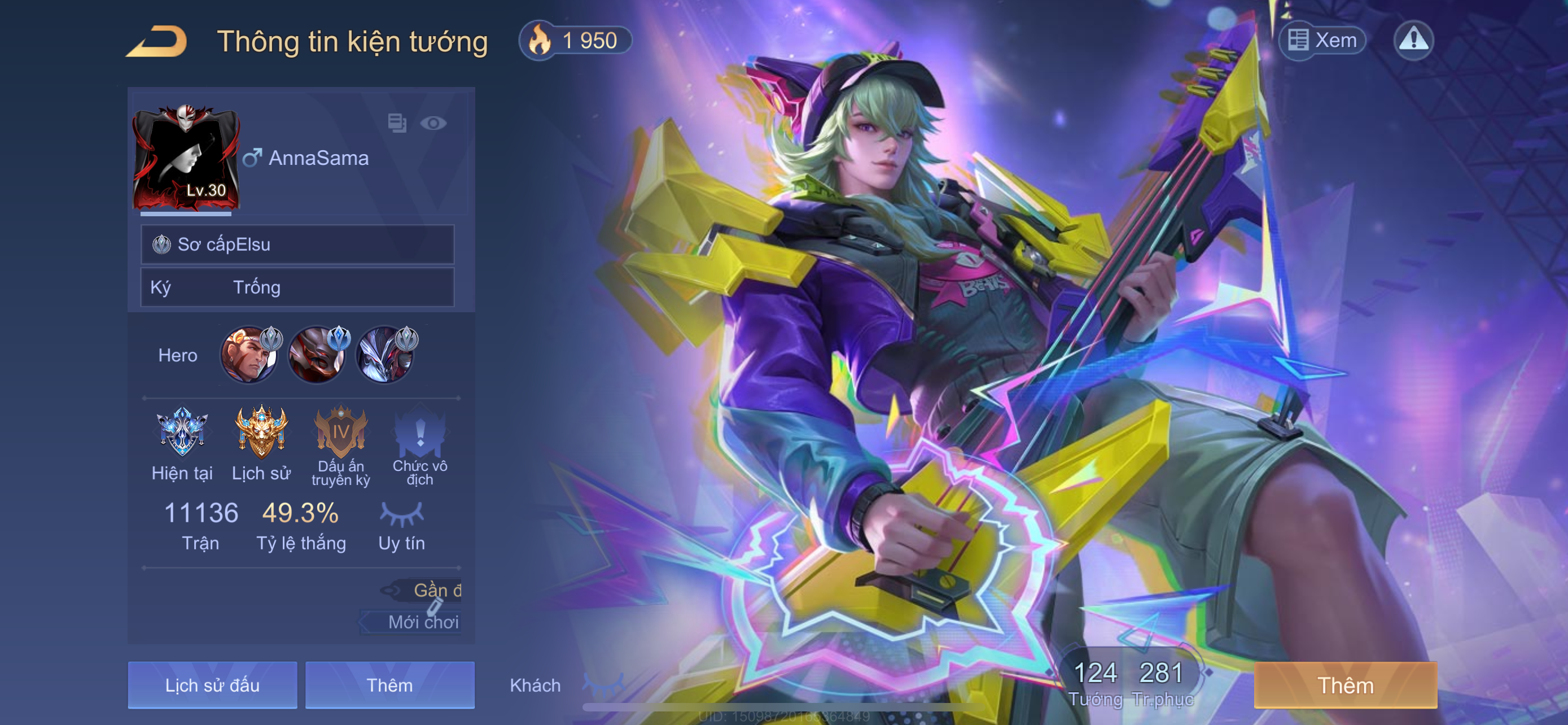Viewport: 1568px width, 725px height.
Task: Toggle the eye visibility icon
Action: pyautogui.click(x=433, y=124)
